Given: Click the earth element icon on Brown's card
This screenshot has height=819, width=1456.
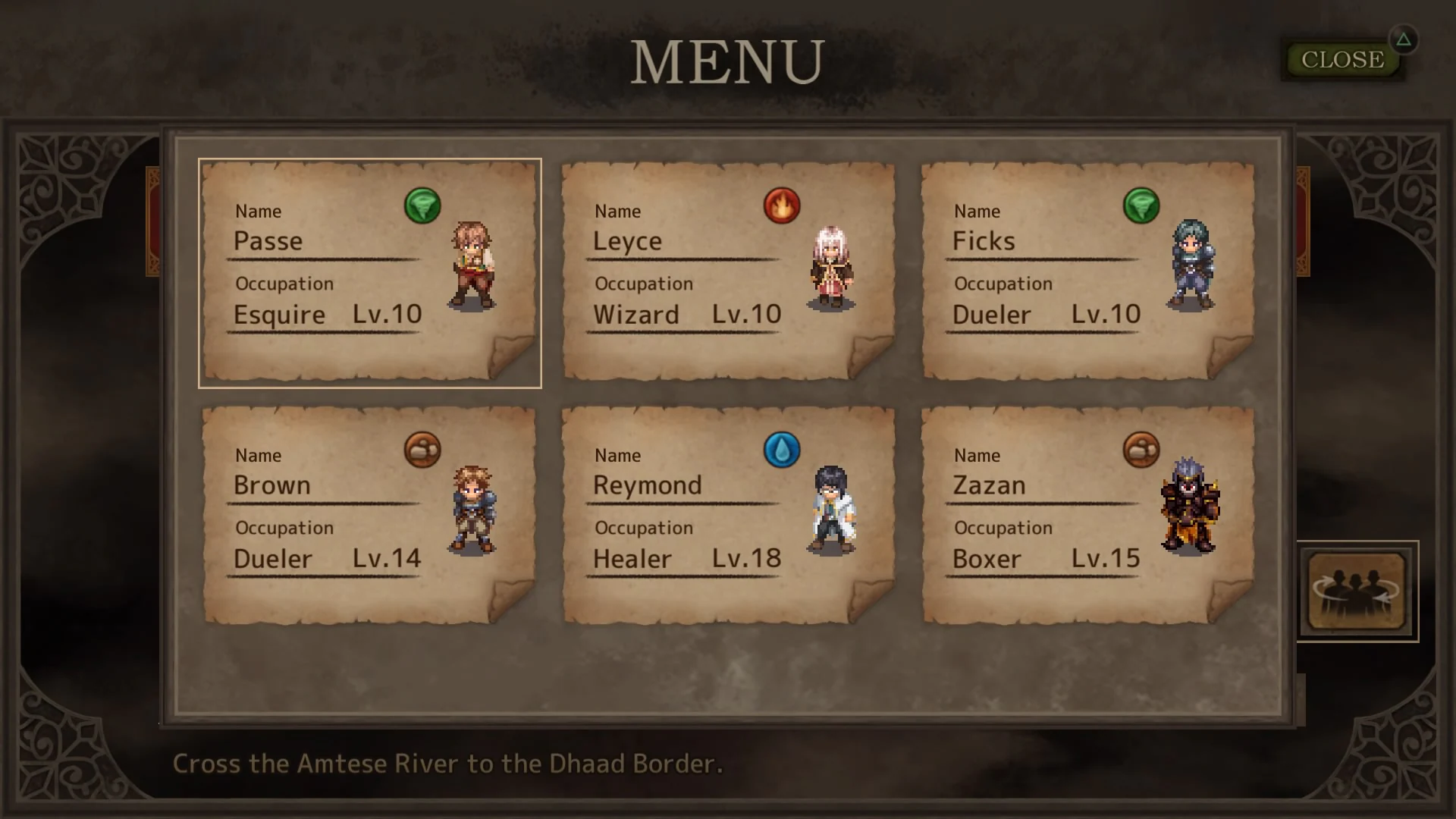Looking at the screenshot, I should [422, 449].
